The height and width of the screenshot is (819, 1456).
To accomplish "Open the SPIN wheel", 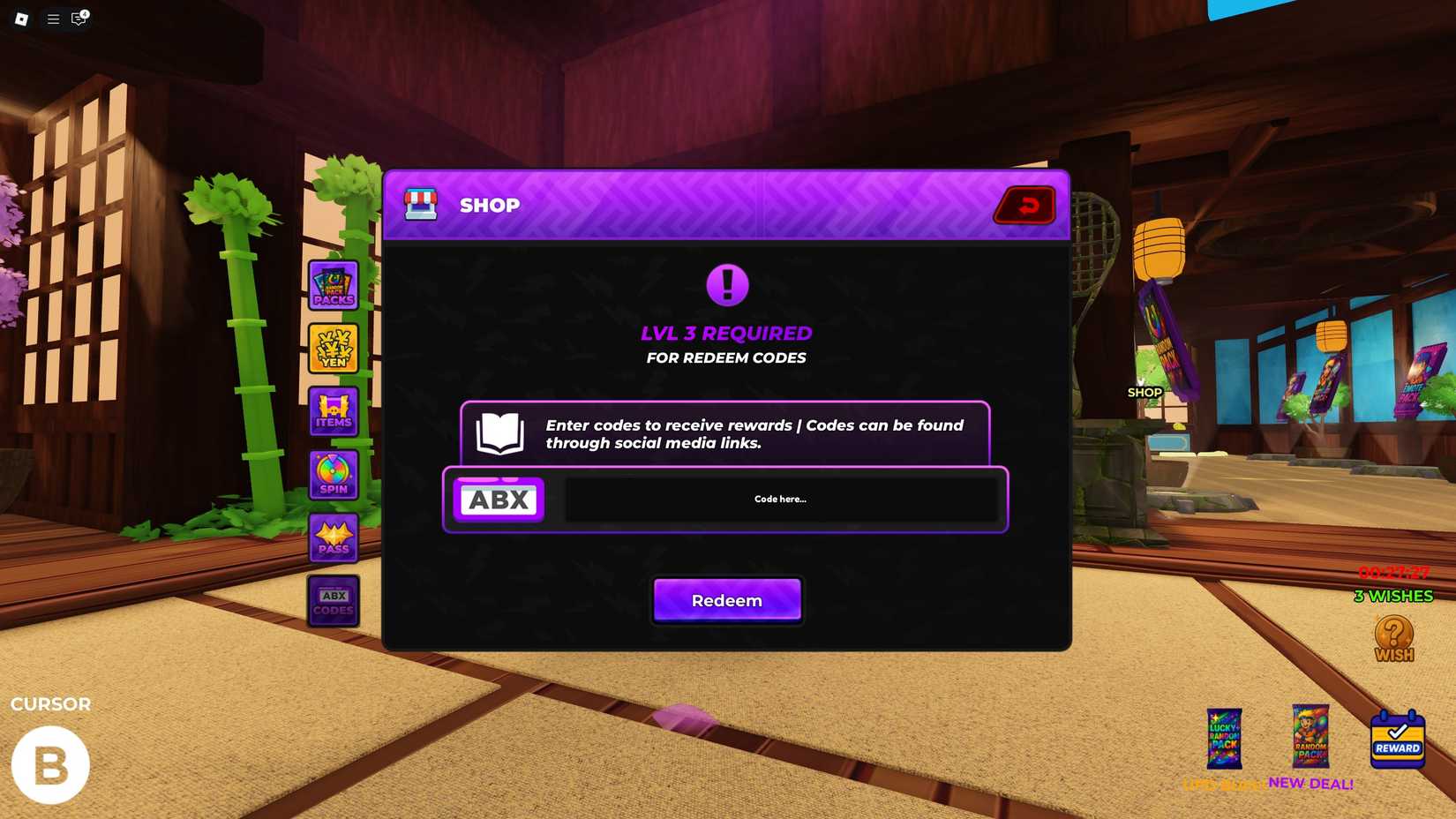I will (x=333, y=474).
